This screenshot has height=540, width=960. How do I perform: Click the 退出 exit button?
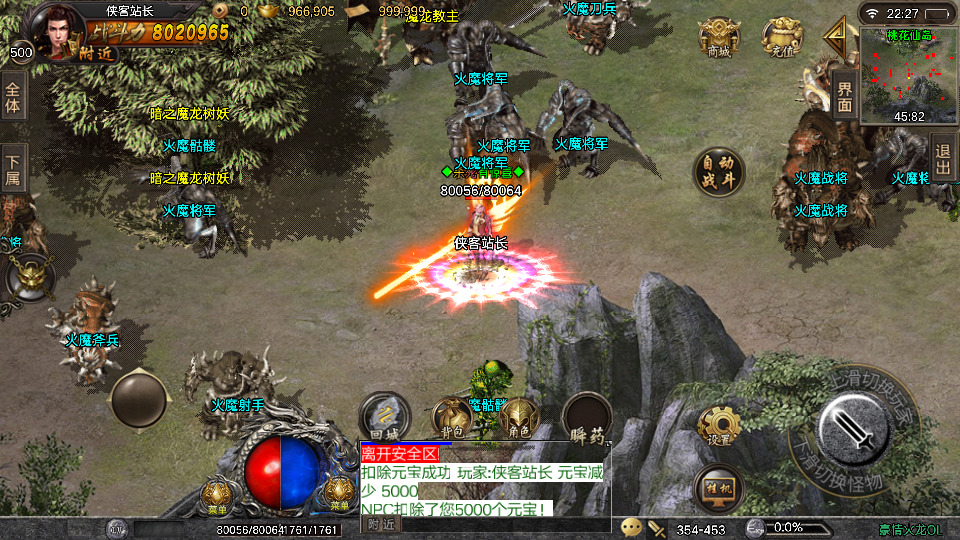click(x=943, y=160)
